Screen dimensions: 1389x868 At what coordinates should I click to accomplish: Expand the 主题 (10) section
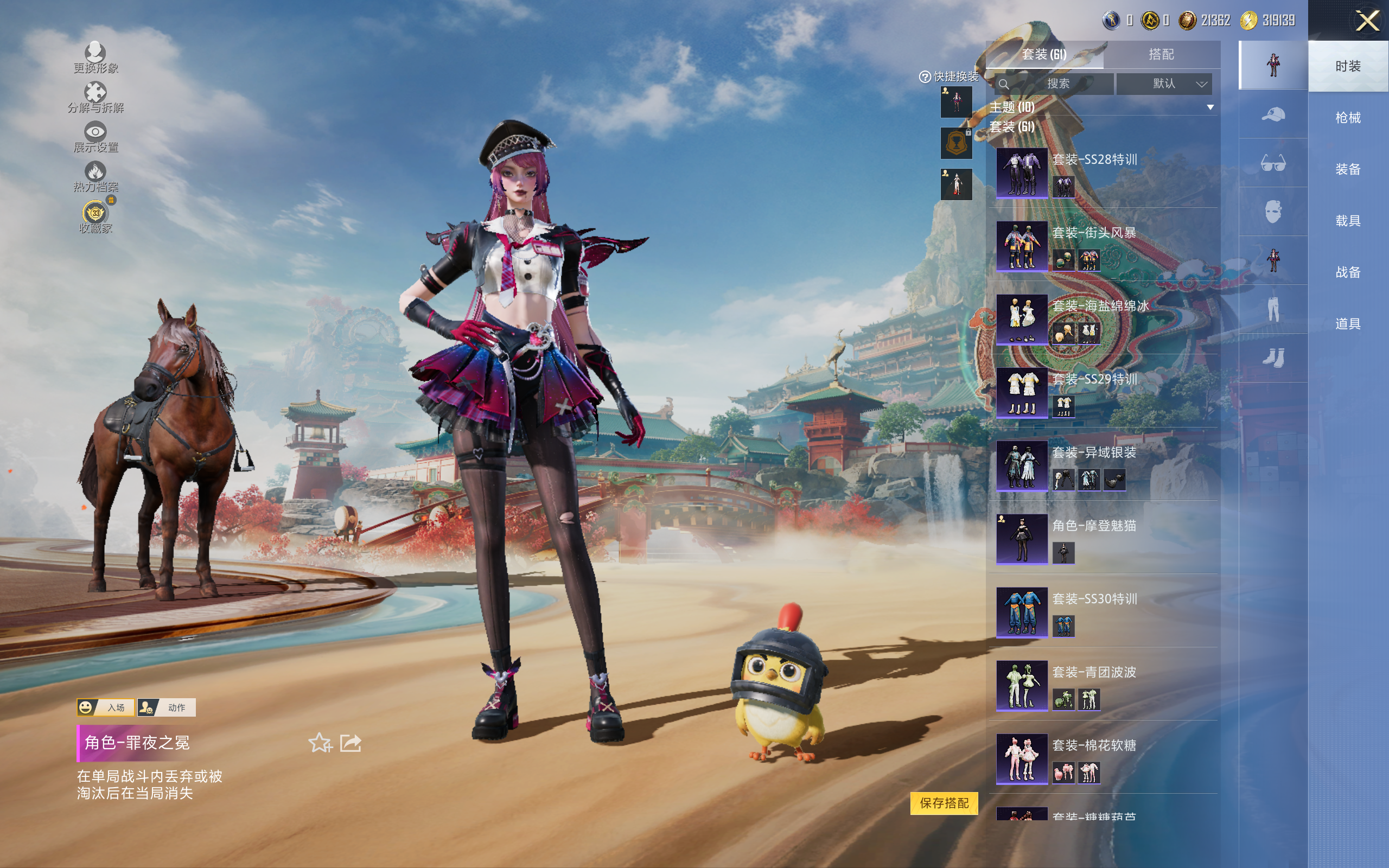pos(1210,107)
